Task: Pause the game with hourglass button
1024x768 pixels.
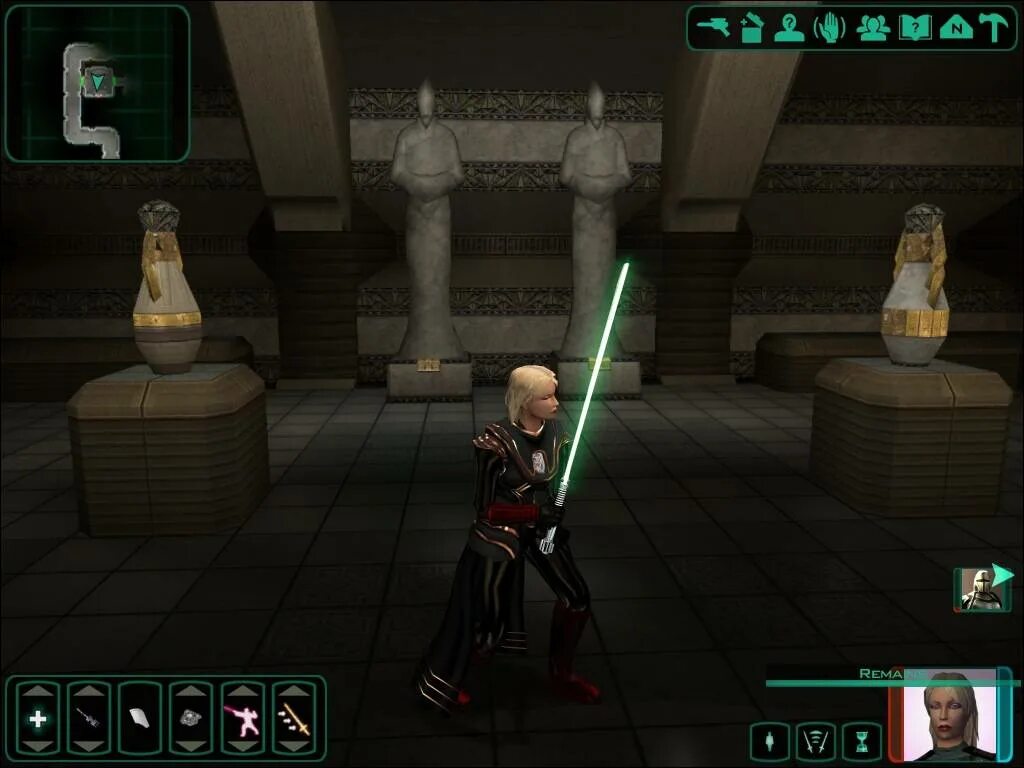Action: (862, 742)
